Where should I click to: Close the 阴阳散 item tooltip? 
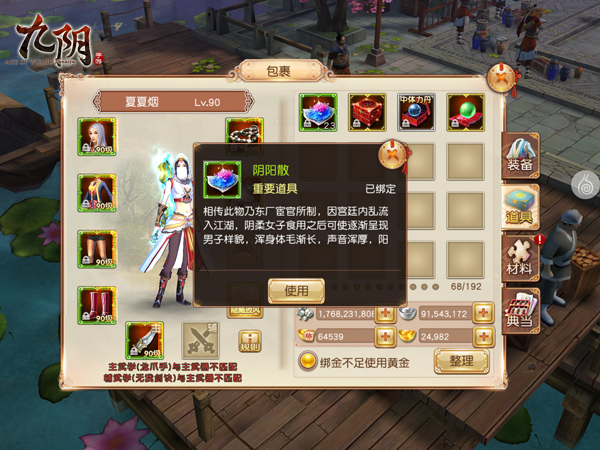[392, 157]
